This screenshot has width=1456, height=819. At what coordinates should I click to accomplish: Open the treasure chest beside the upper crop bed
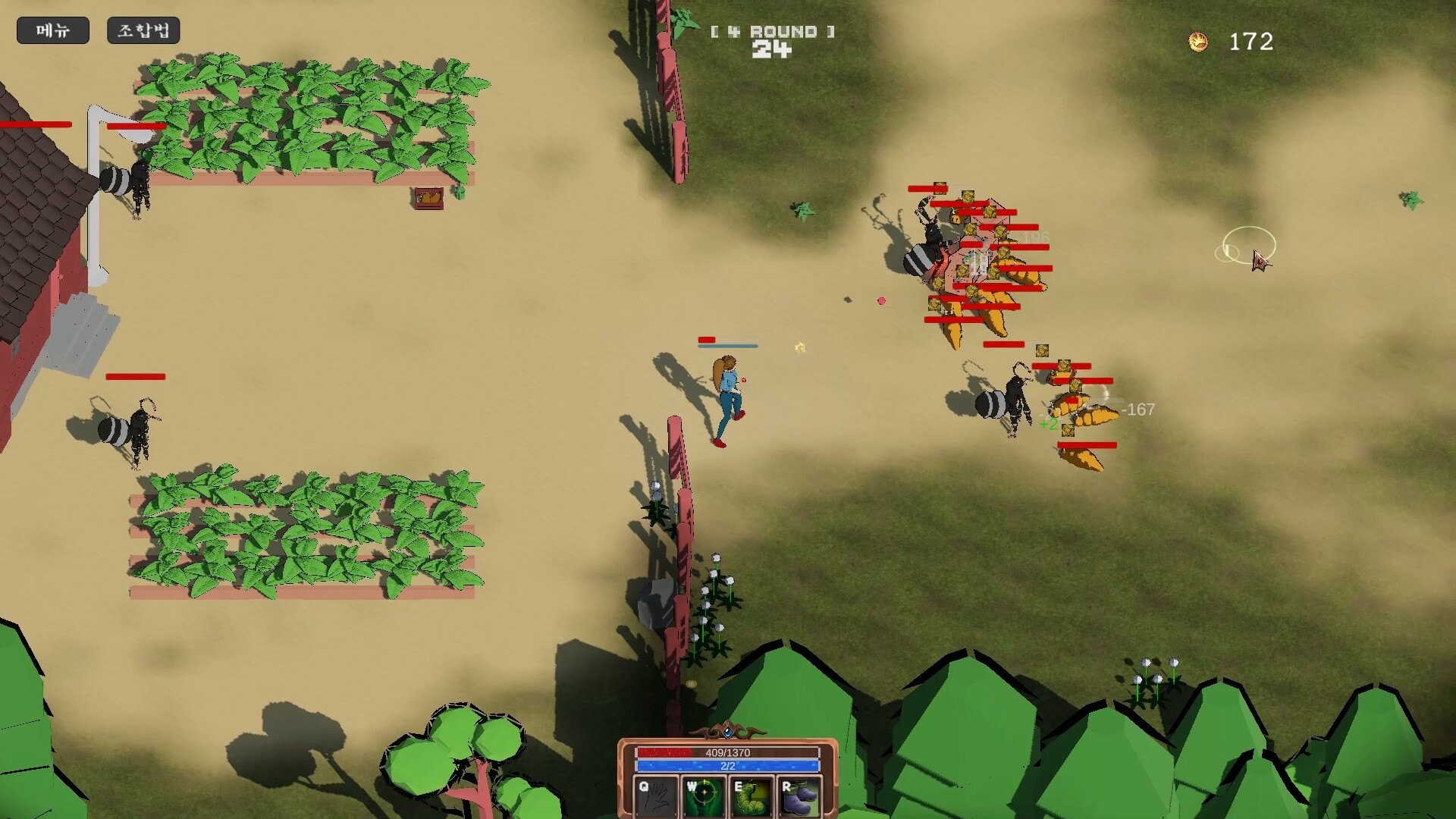[x=427, y=197]
